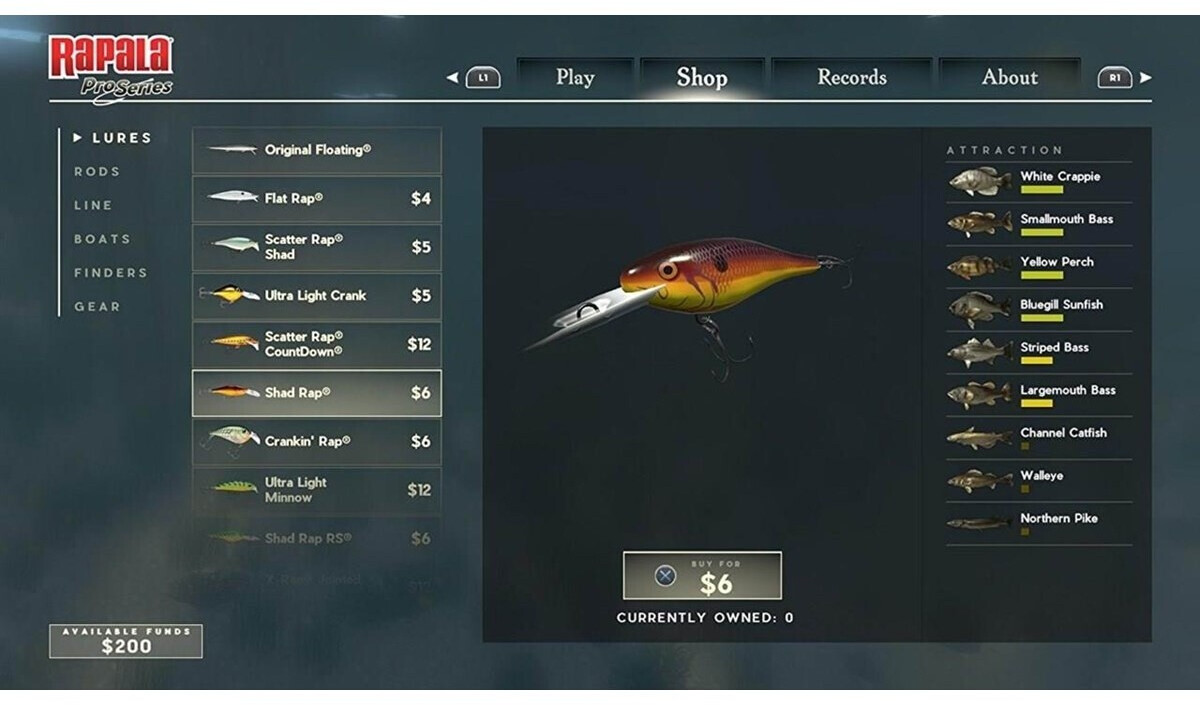
Task: Open the Line category
Action: [93, 205]
